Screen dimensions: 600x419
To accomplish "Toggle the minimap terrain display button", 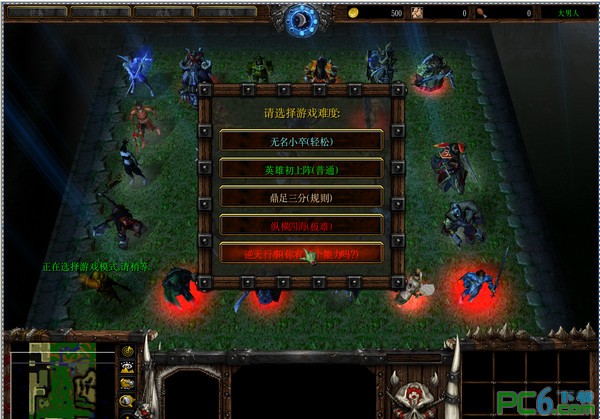I will pos(127,367).
